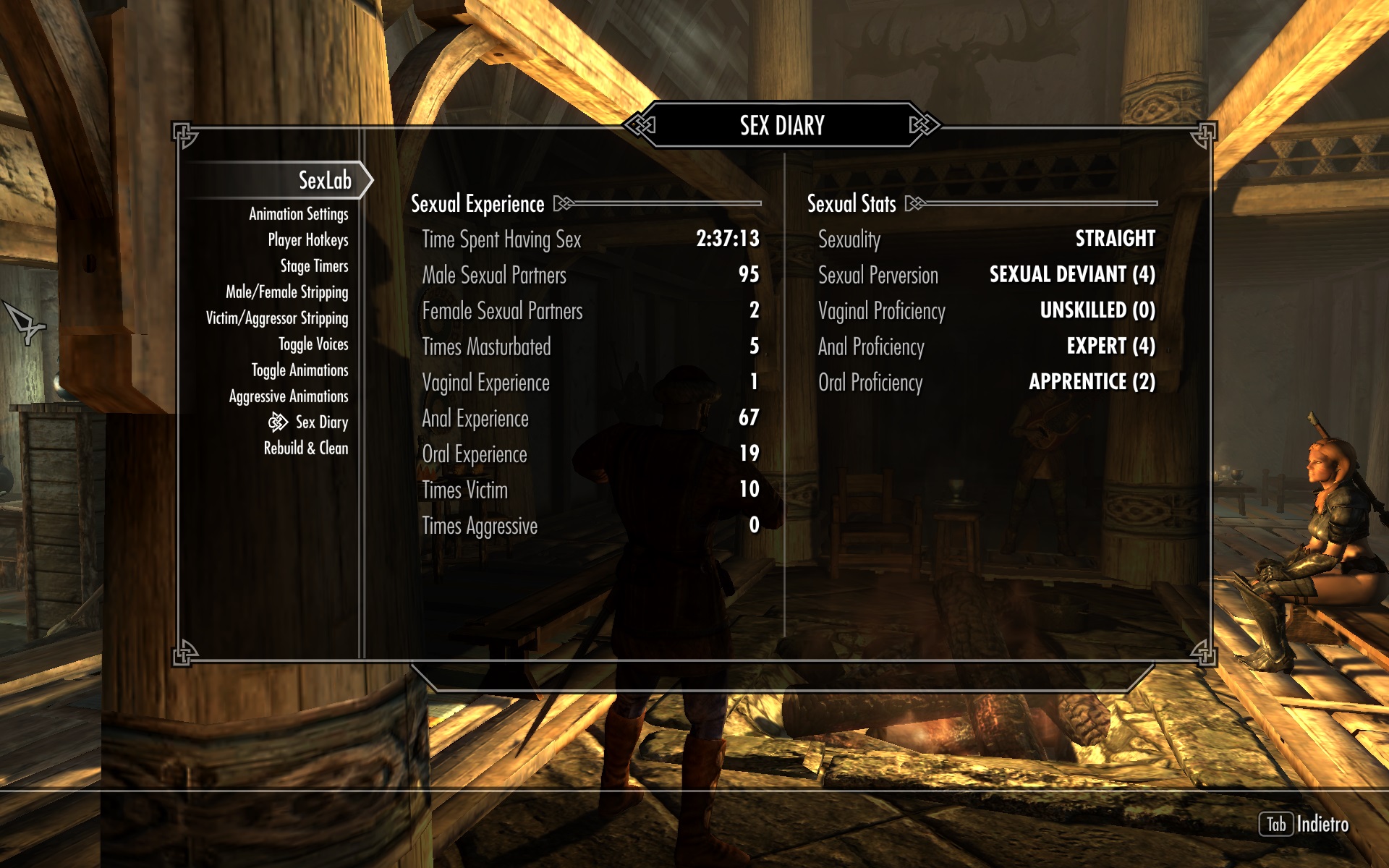This screenshot has width=1389, height=868.
Task: Open the Toggle Animations page
Action: 300,370
